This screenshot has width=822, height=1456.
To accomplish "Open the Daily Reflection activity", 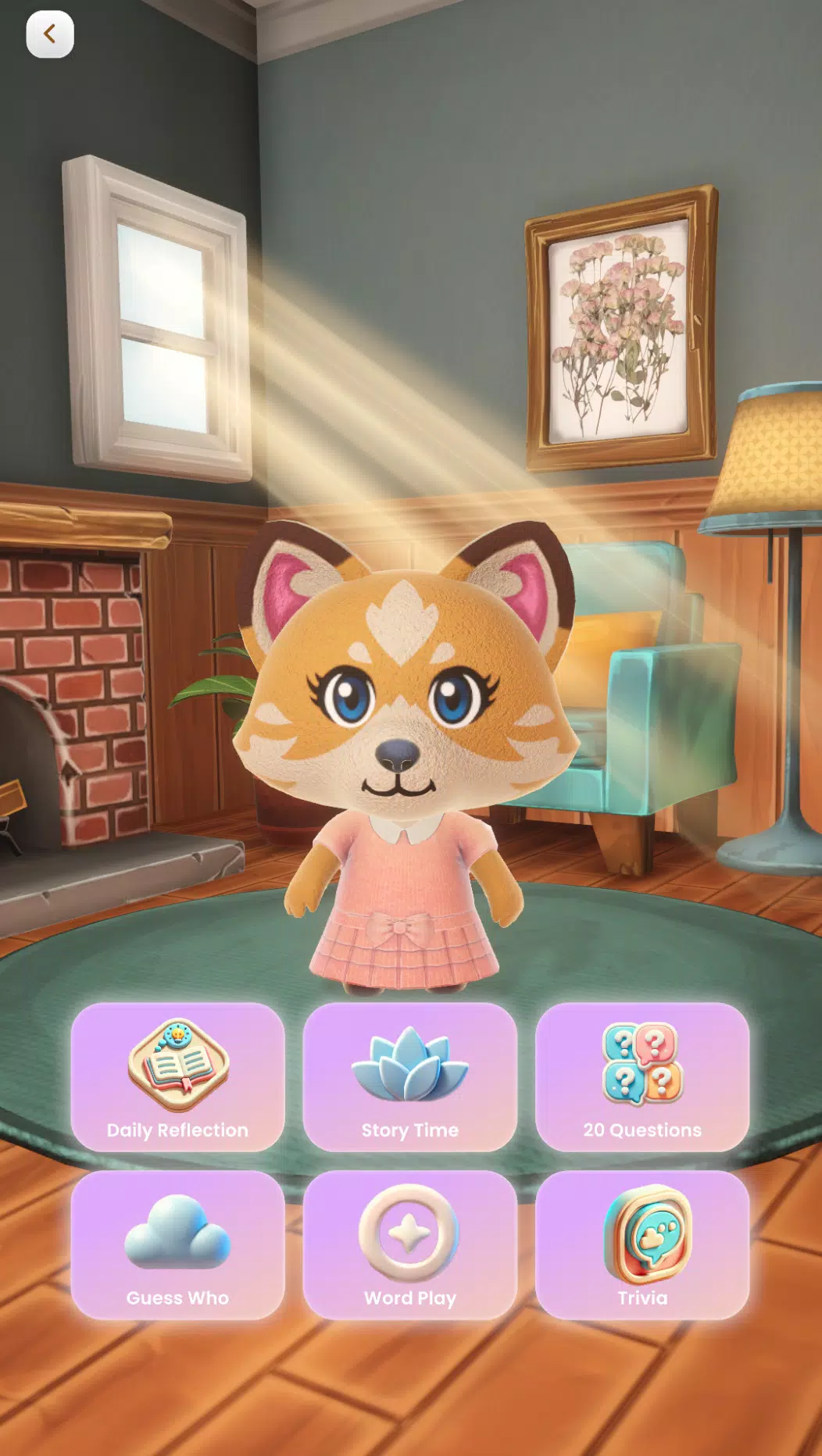I will (x=177, y=1076).
